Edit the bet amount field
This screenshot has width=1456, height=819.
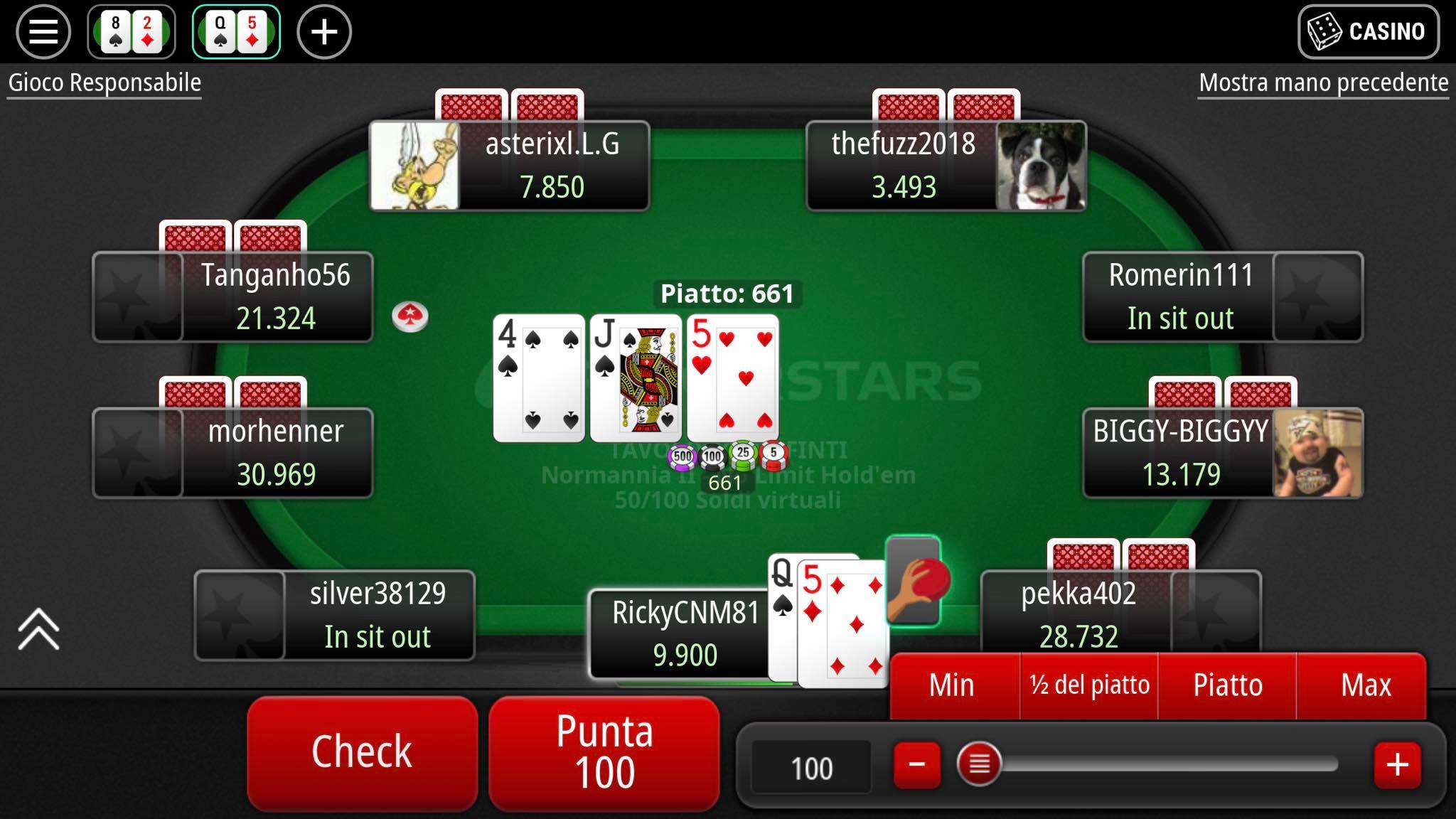click(811, 768)
